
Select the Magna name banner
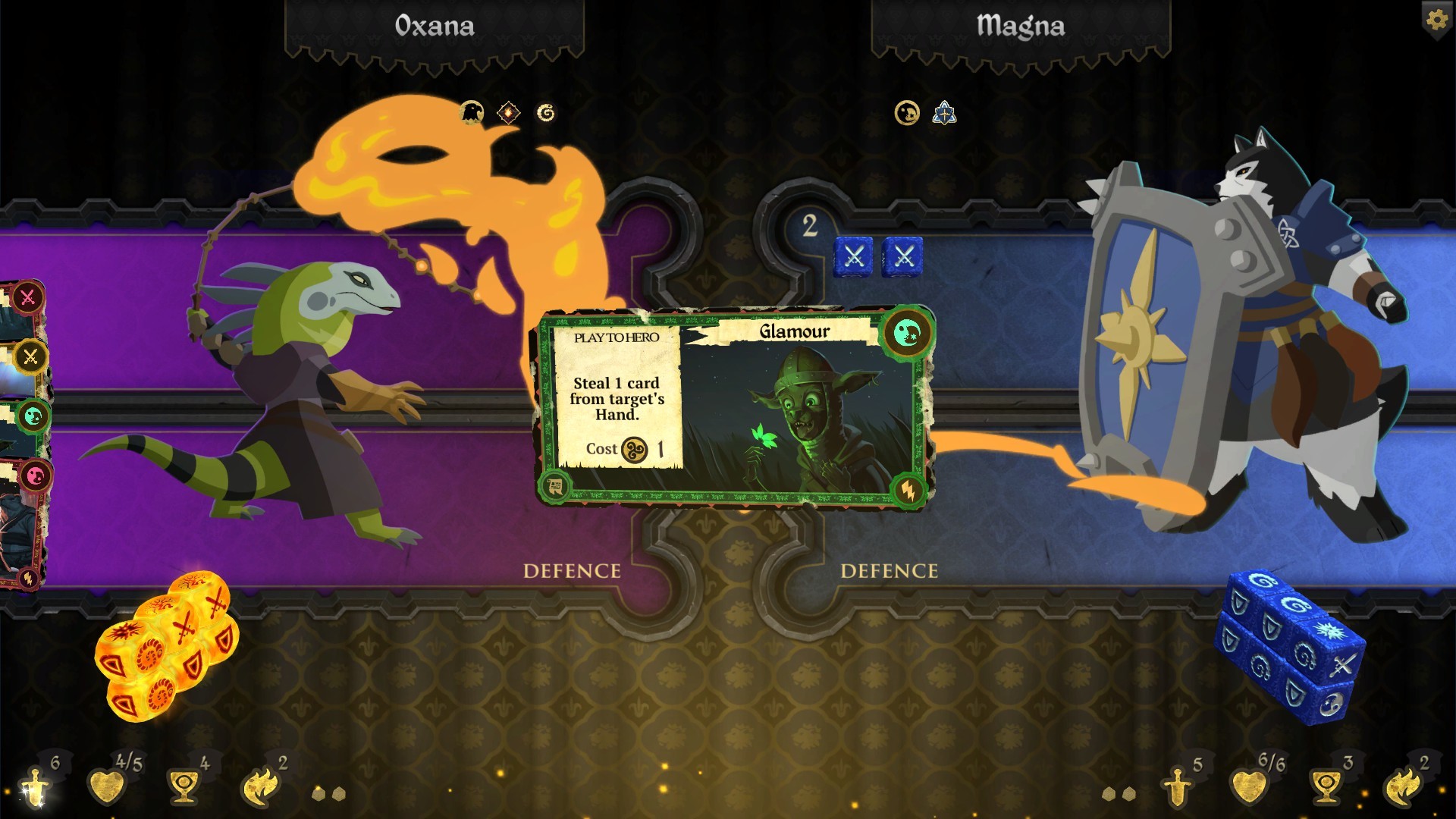1020,25
